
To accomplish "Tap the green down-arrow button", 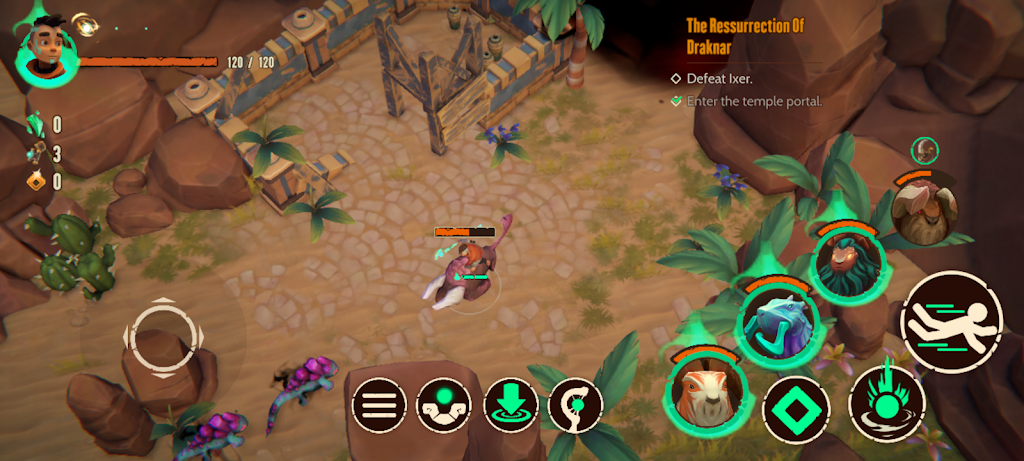I will pos(511,405).
